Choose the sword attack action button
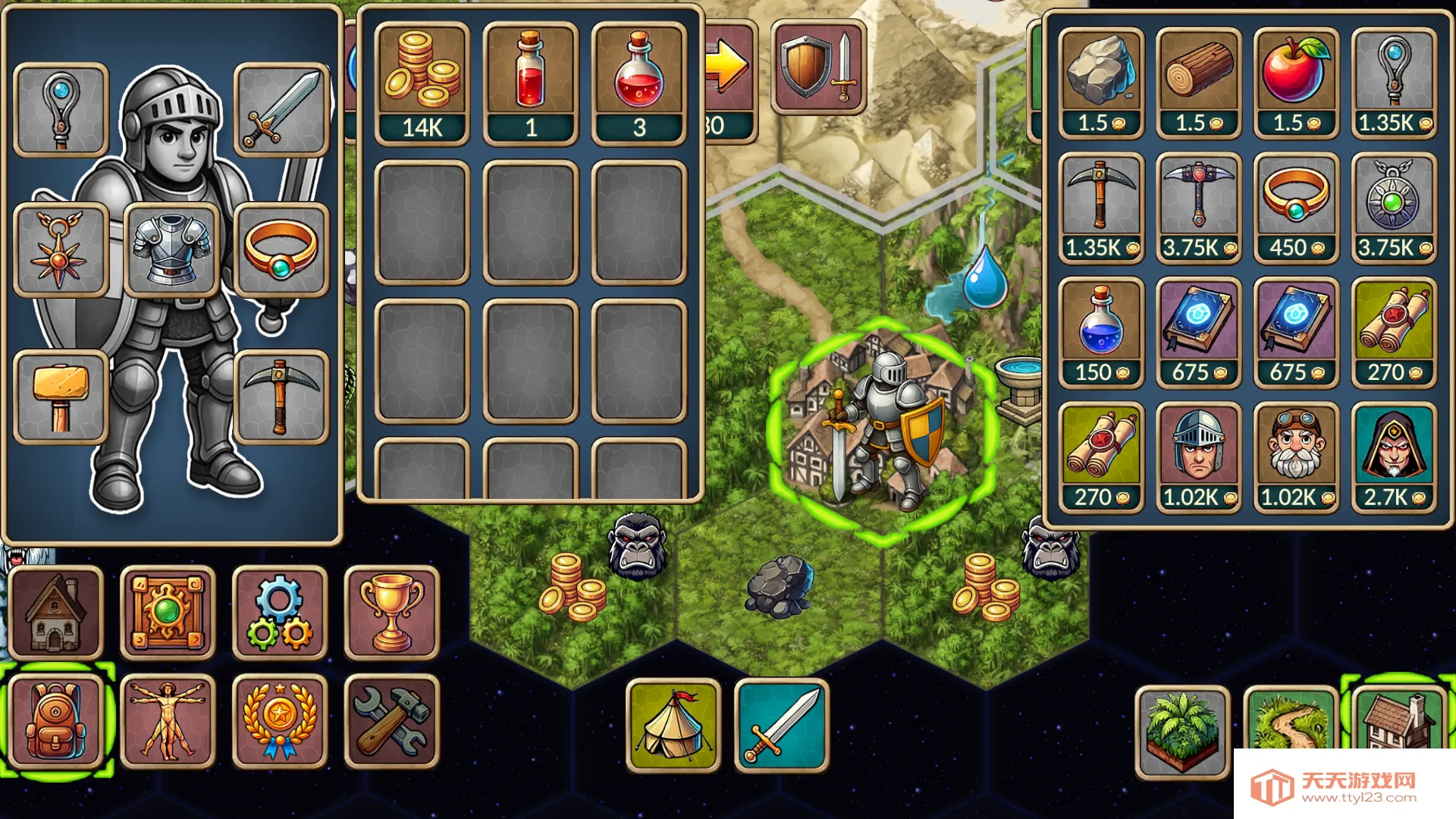 [781, 725]
